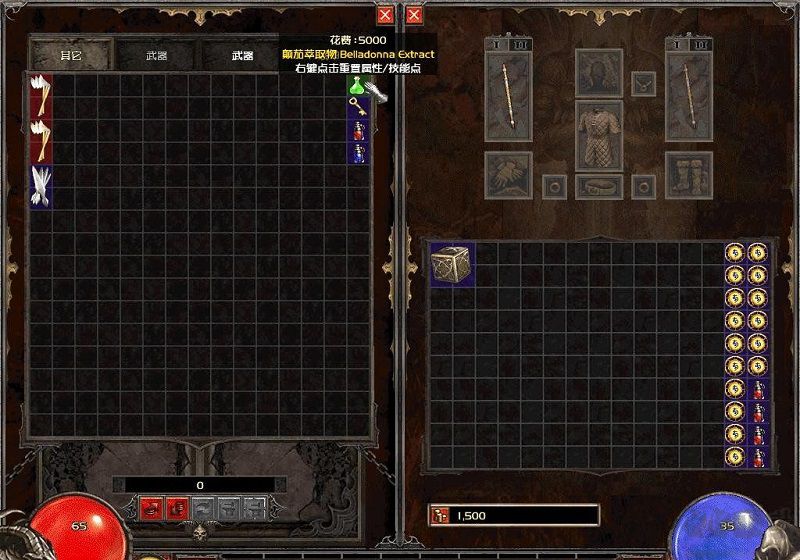Click the body armor equipment slot
Screen dimensions: 800x560
click(x=599, y=134)
